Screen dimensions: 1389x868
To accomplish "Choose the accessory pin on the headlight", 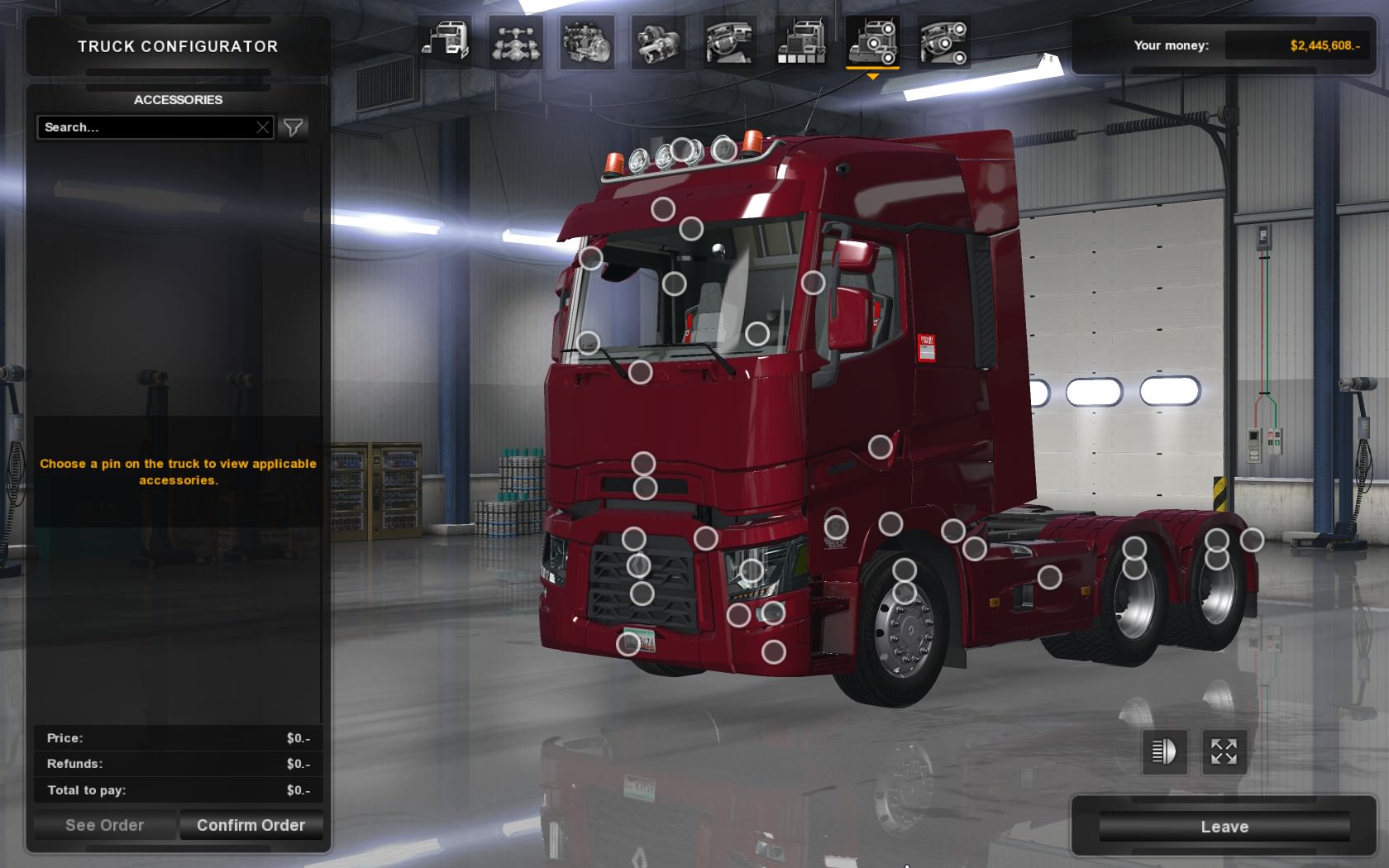I will coord(751,570).
